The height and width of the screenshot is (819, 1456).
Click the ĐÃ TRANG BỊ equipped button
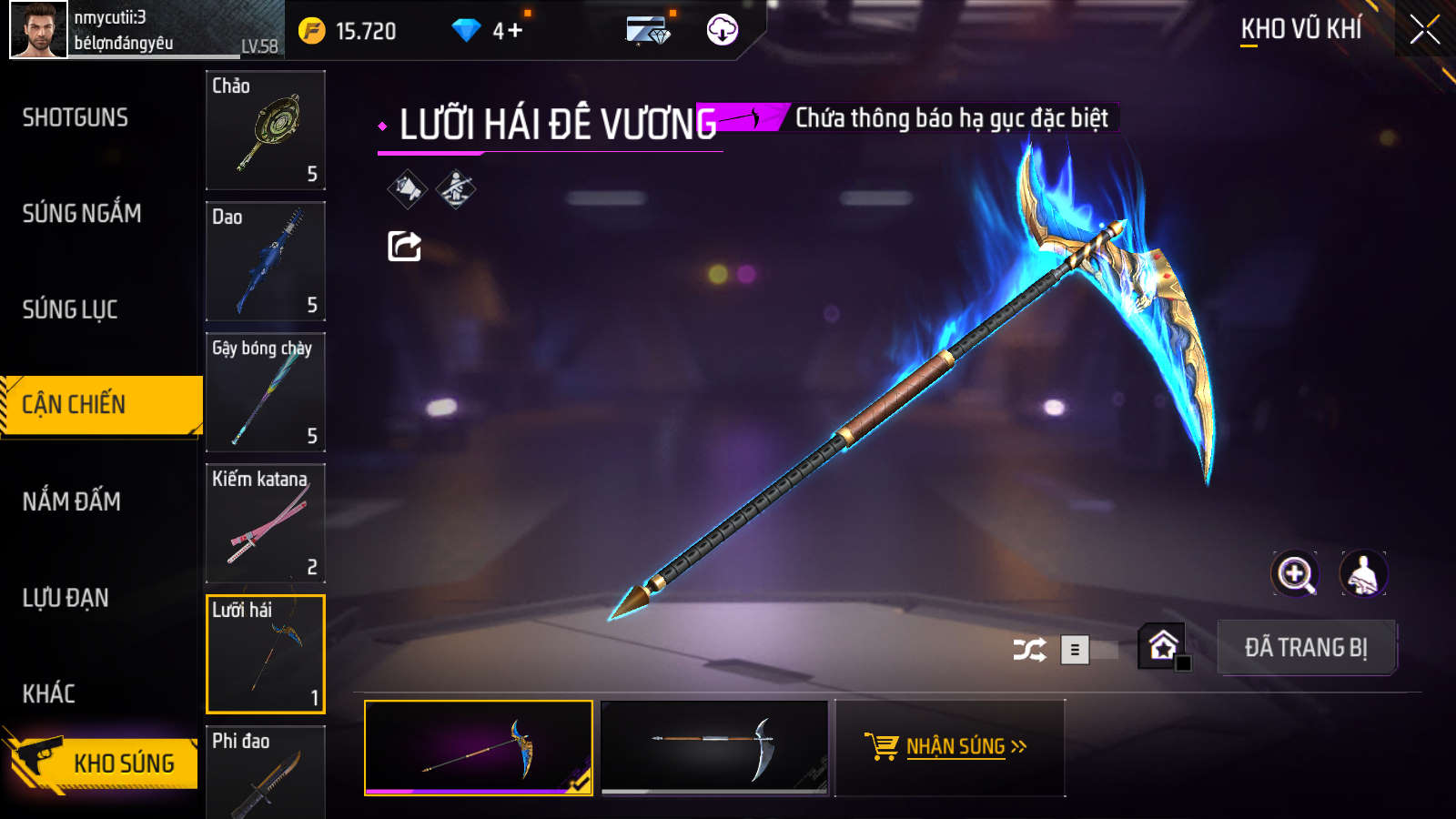[x=1306, y=648]
